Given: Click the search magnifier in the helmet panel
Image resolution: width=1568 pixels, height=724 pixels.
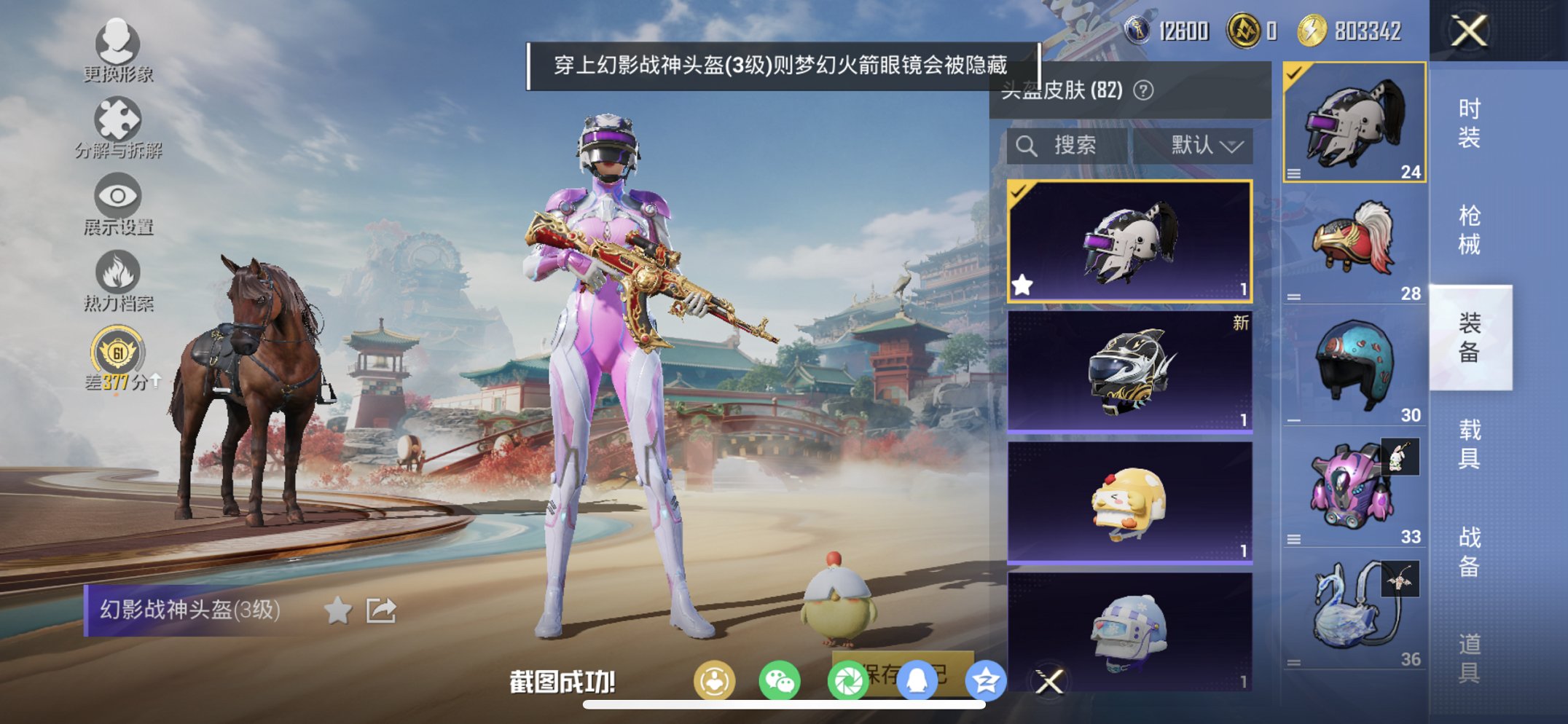Looking at the screenshot, I should (x=1027, y=145).
